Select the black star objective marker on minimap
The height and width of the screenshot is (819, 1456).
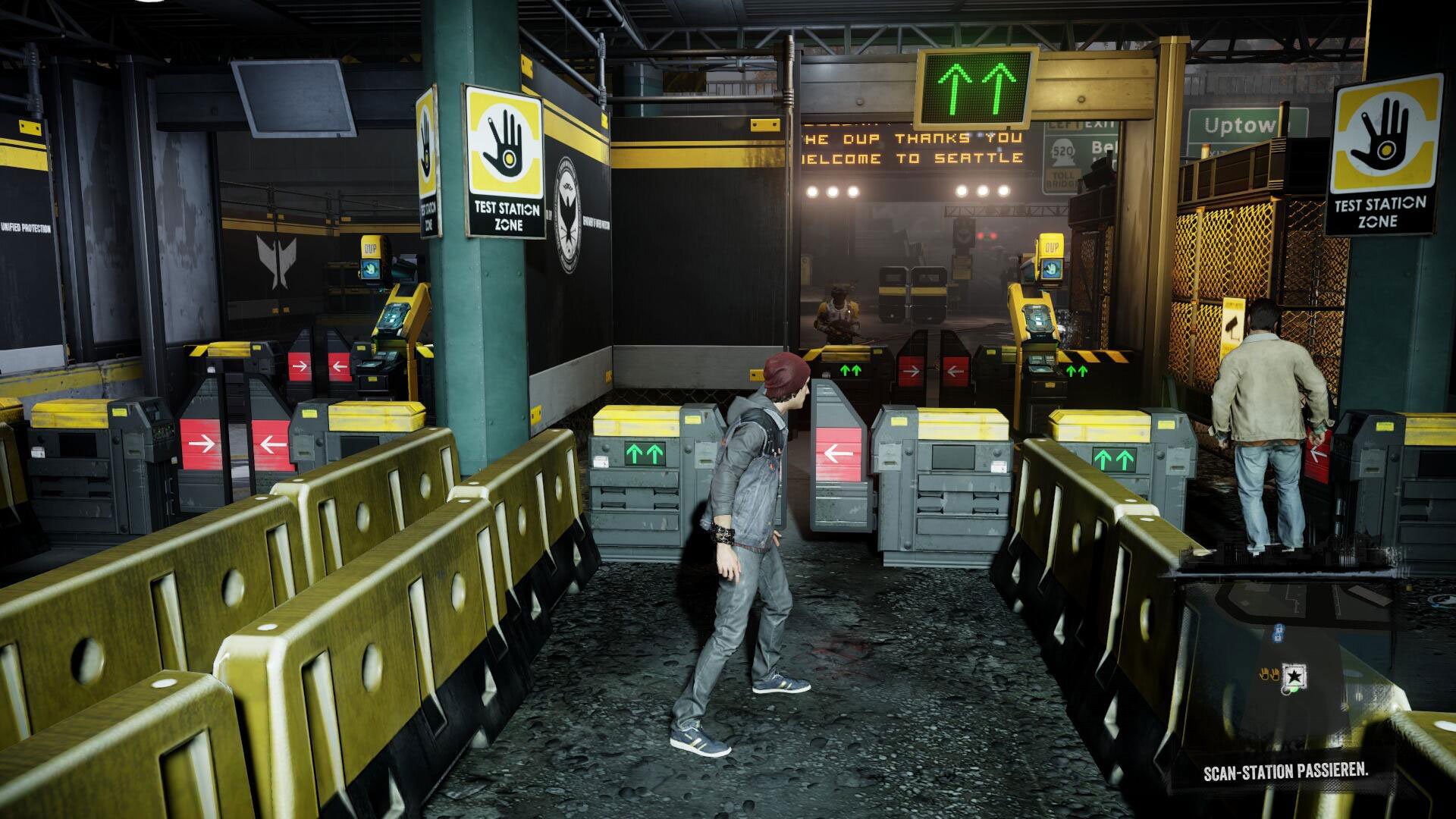[1294, 676]
